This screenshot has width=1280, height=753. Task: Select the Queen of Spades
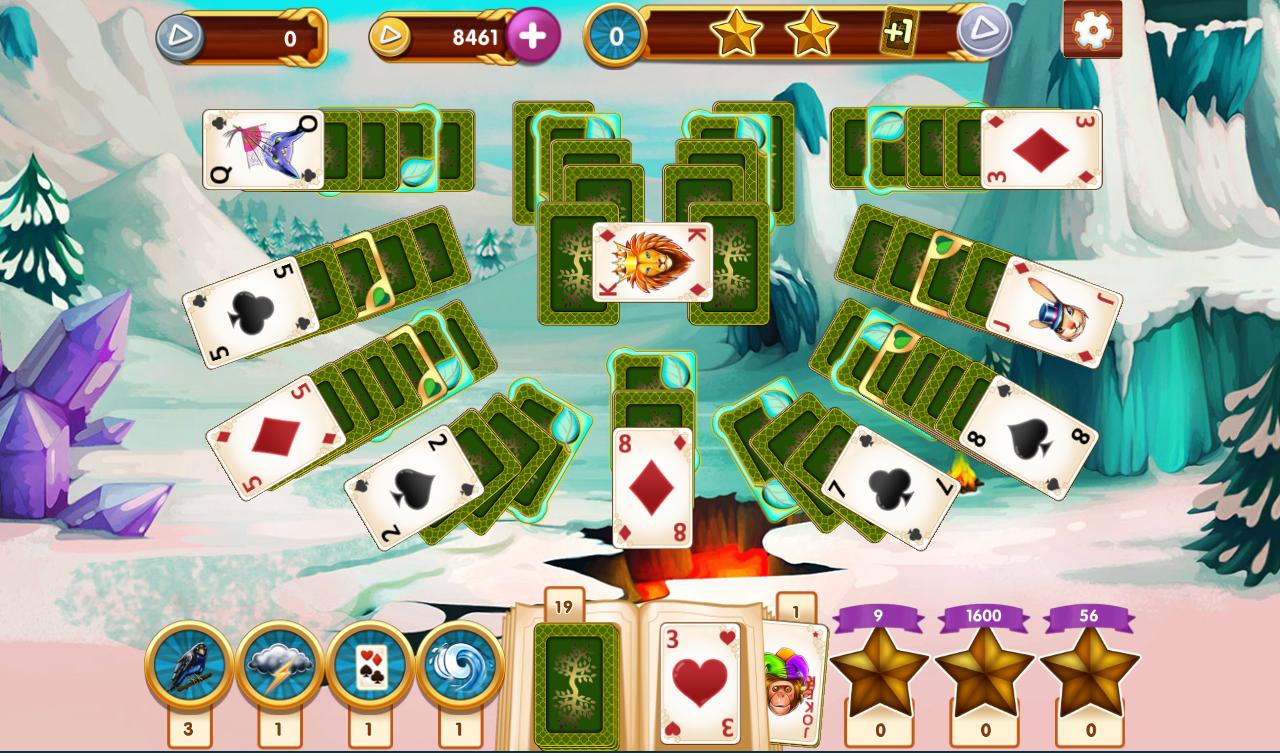pos(265,150)
